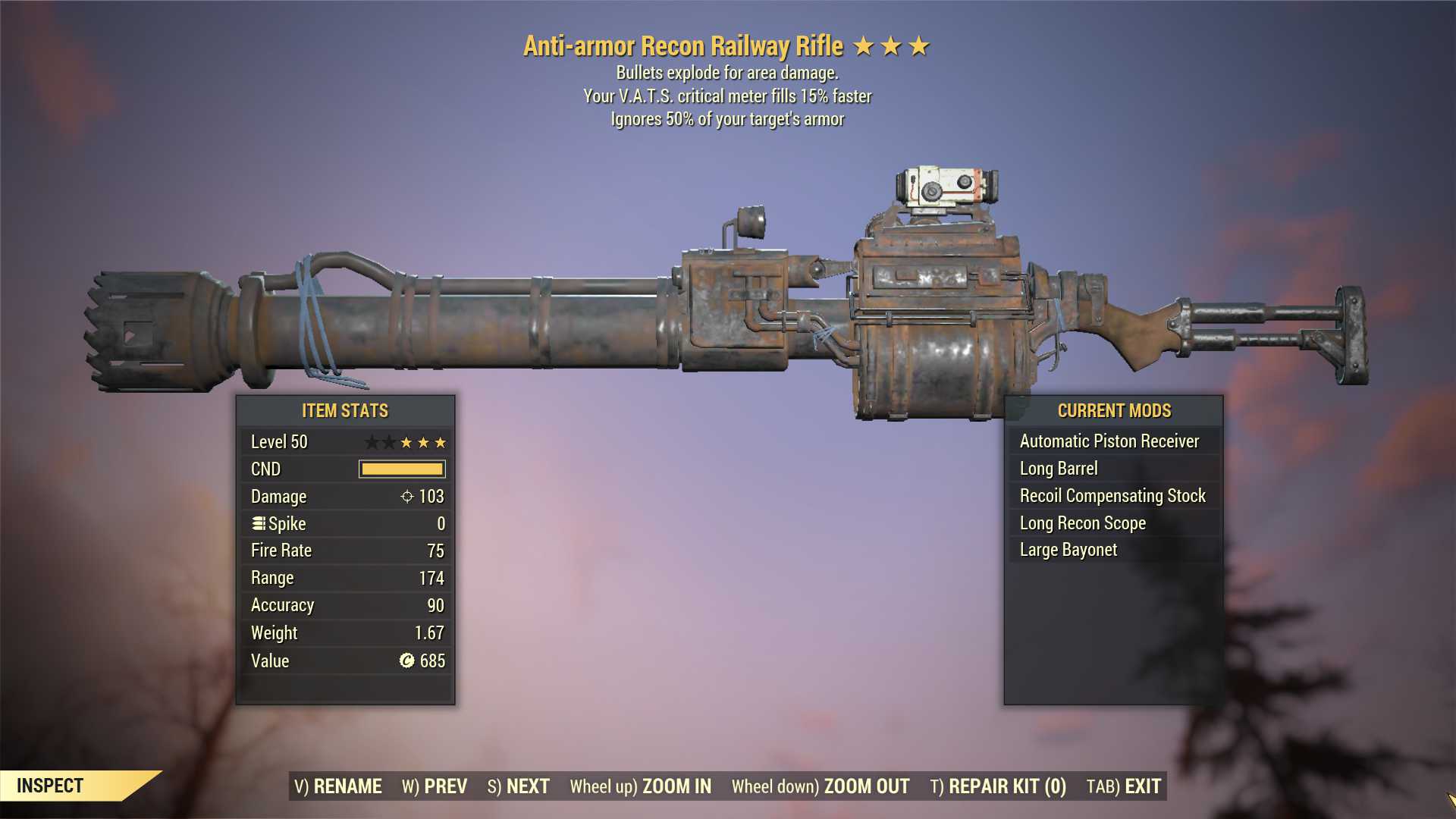
Task: Select the Recoil Compensating Stock mod row
Action: pos(1112,496)
